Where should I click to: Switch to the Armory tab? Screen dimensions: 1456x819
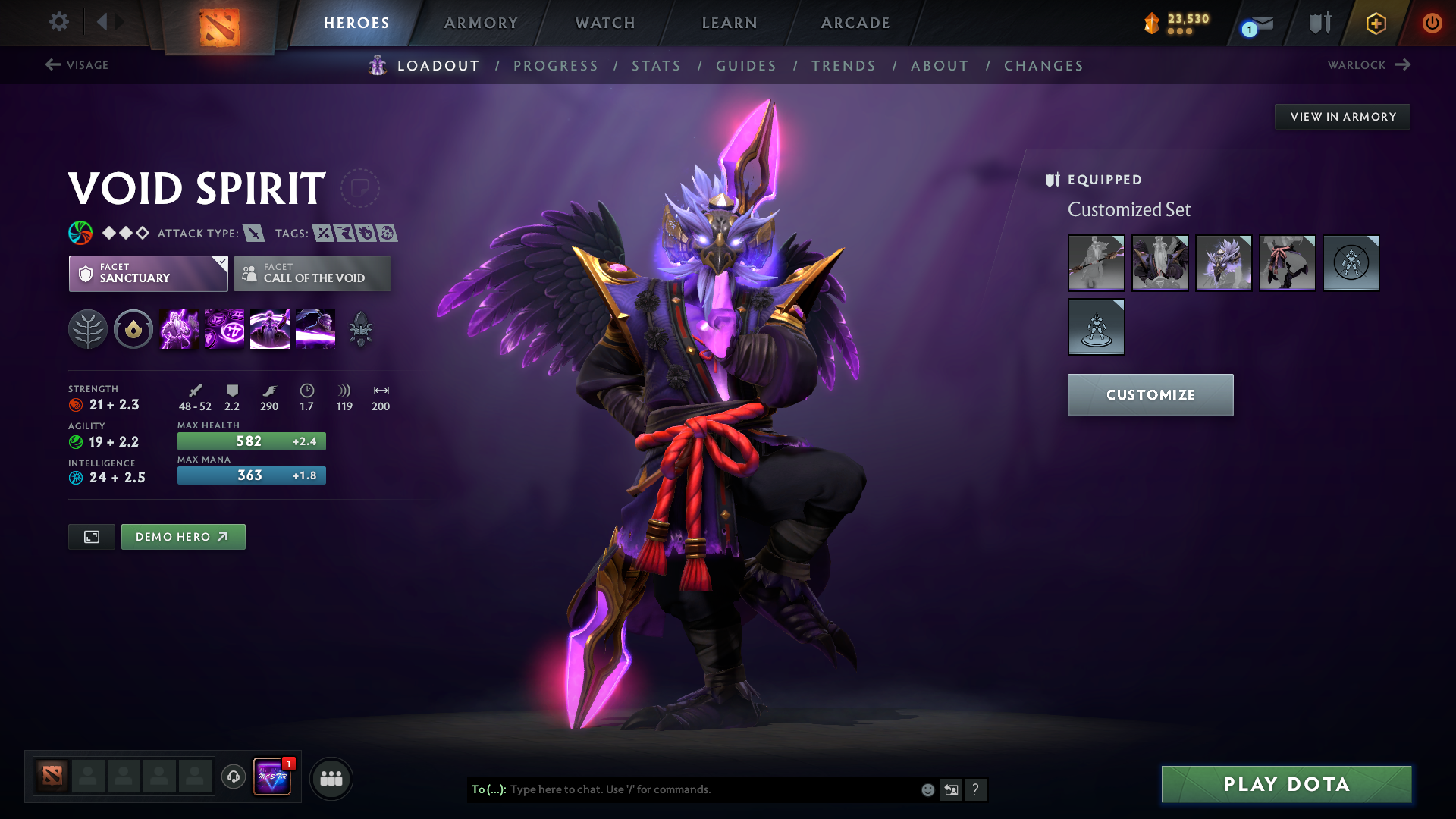[x=480, y=23]
